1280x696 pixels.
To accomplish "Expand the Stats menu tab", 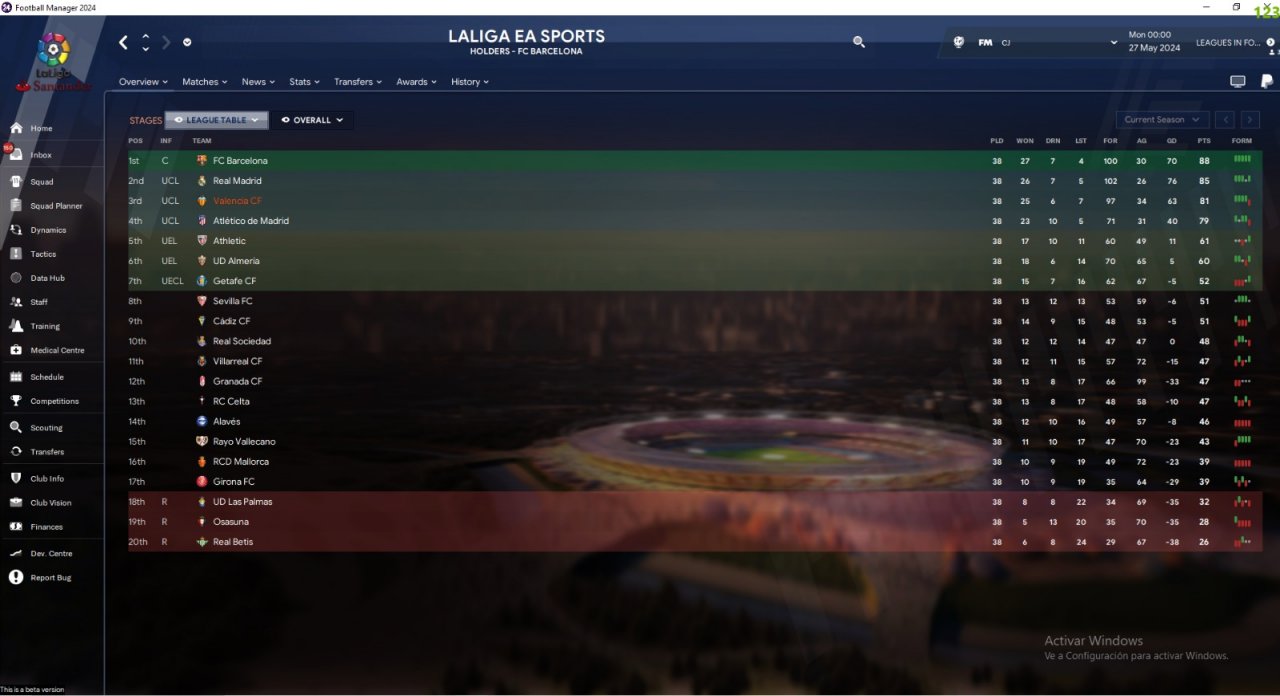I will (304, 82).
